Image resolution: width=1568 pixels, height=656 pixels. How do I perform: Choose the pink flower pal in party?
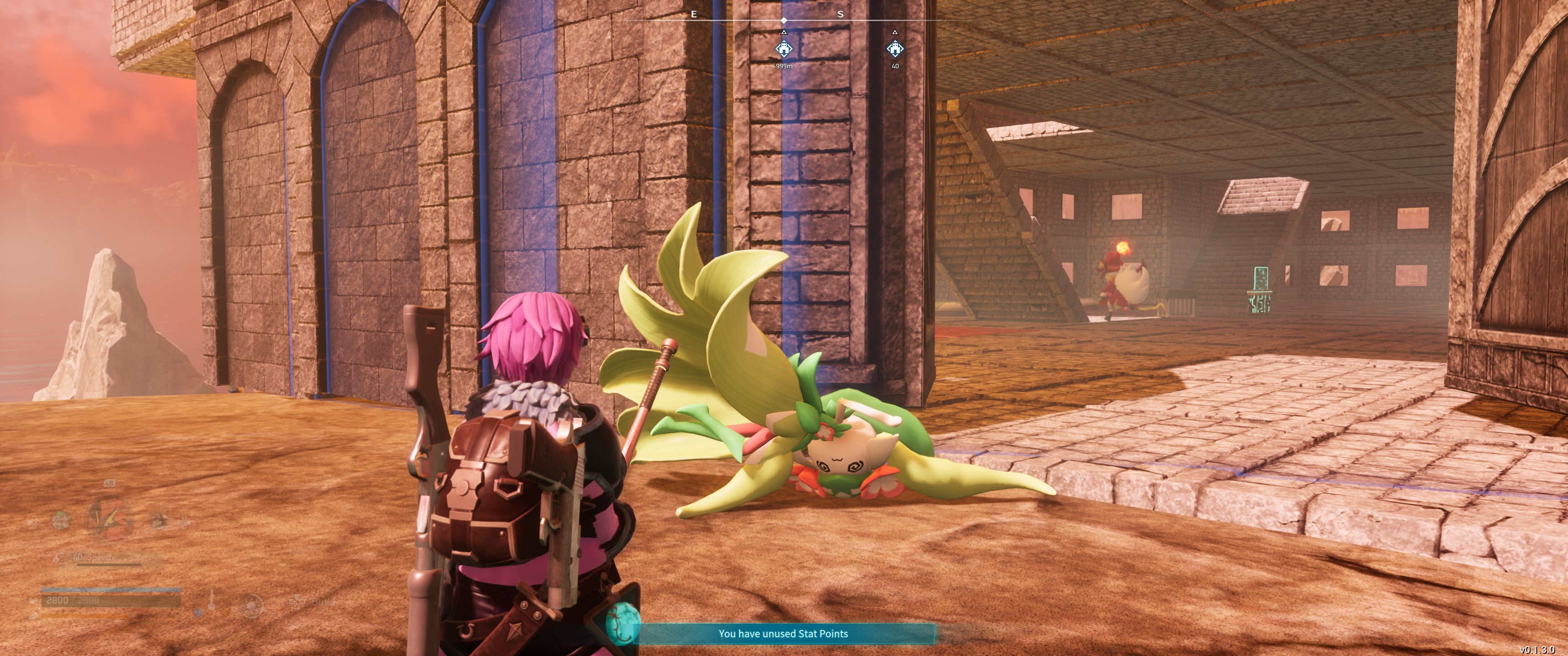click(x=61, y=520)
